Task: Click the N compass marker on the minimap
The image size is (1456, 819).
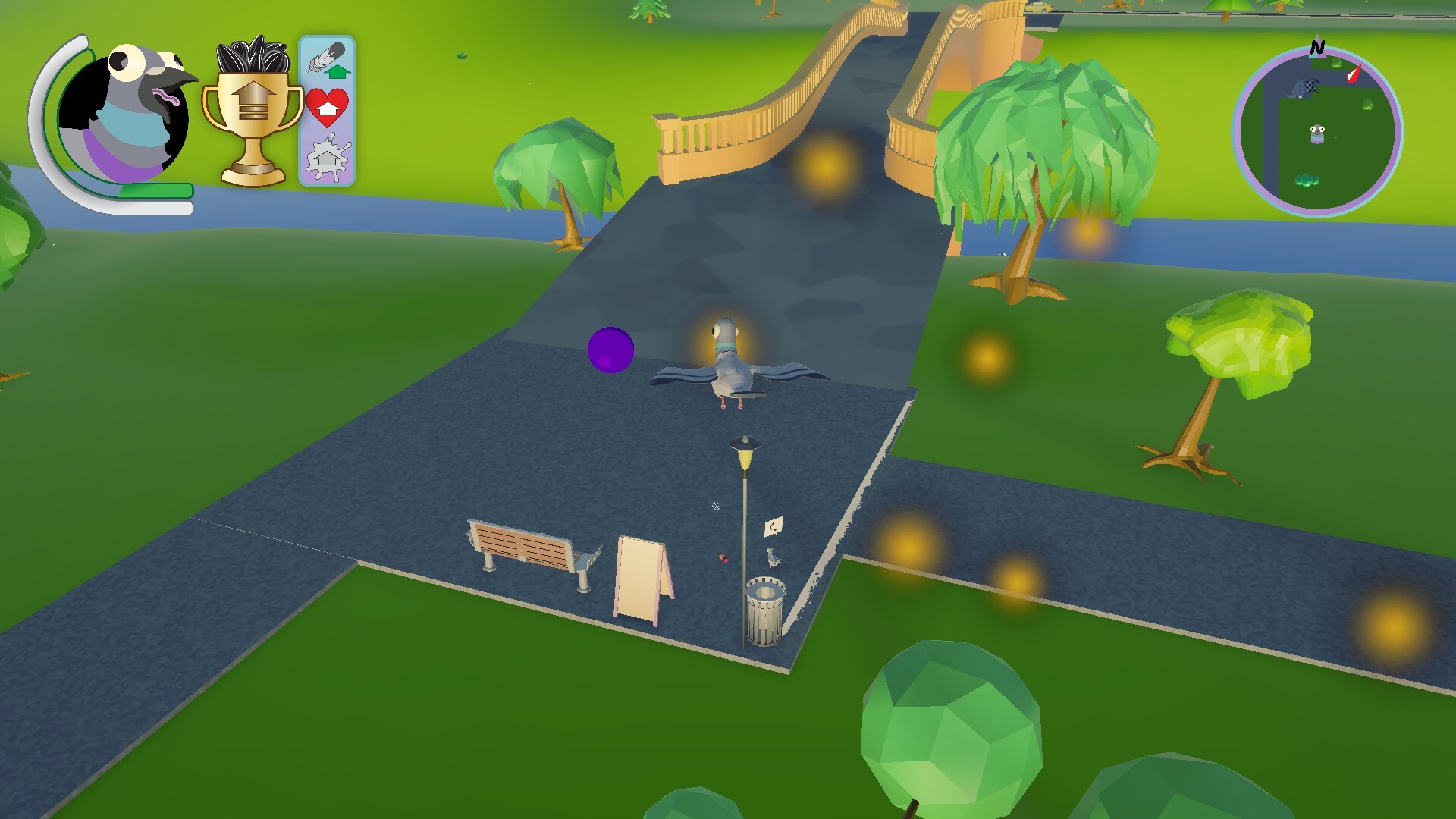Action: (x=1317, y=47)
